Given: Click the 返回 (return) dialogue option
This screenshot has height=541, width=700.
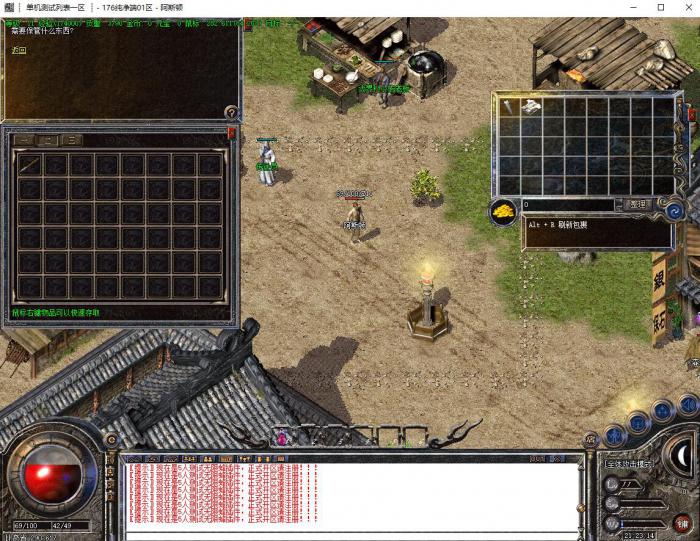Looking at the screenshot, I should (x=18, y=49).
